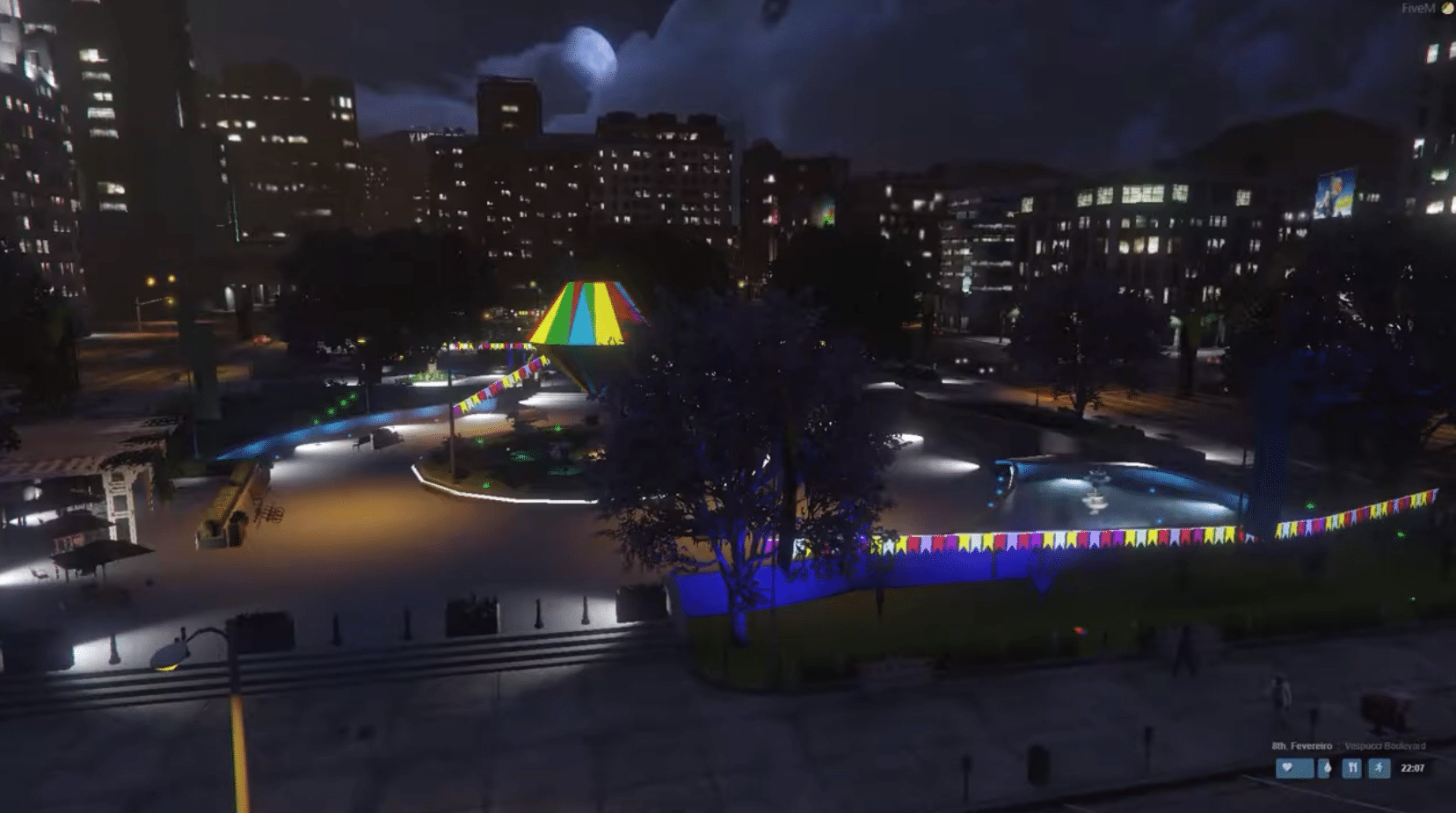Toggle the thirst indicator panel

(1329, 766)
